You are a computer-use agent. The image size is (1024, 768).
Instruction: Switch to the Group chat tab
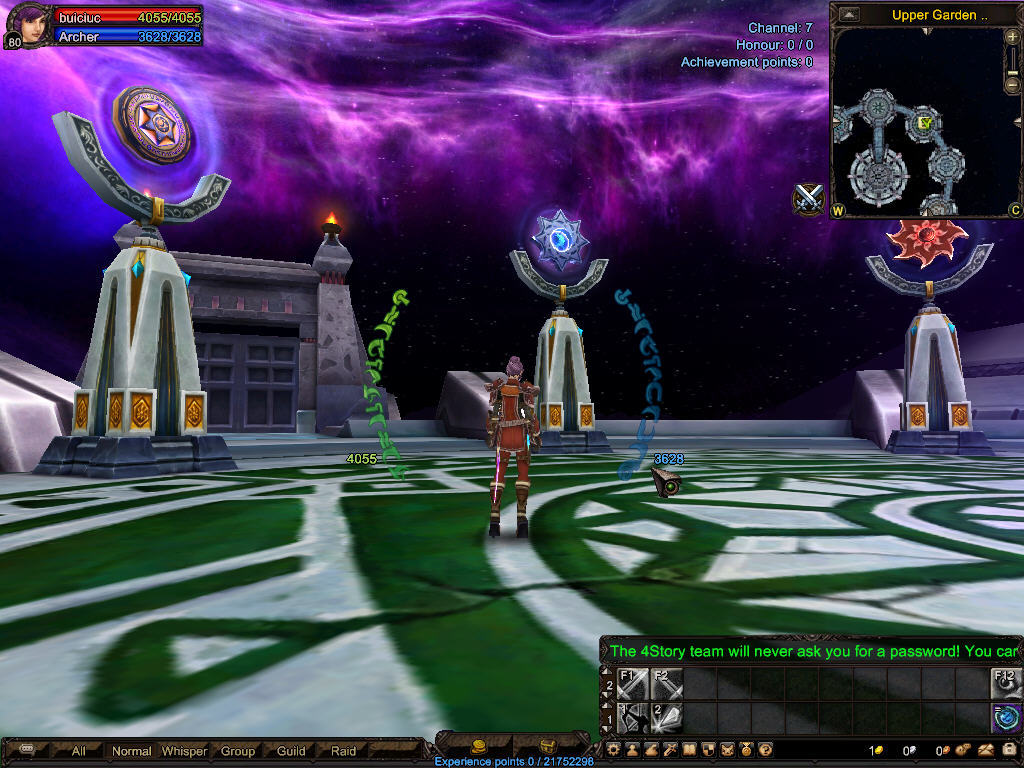click(x=238, y=751)
